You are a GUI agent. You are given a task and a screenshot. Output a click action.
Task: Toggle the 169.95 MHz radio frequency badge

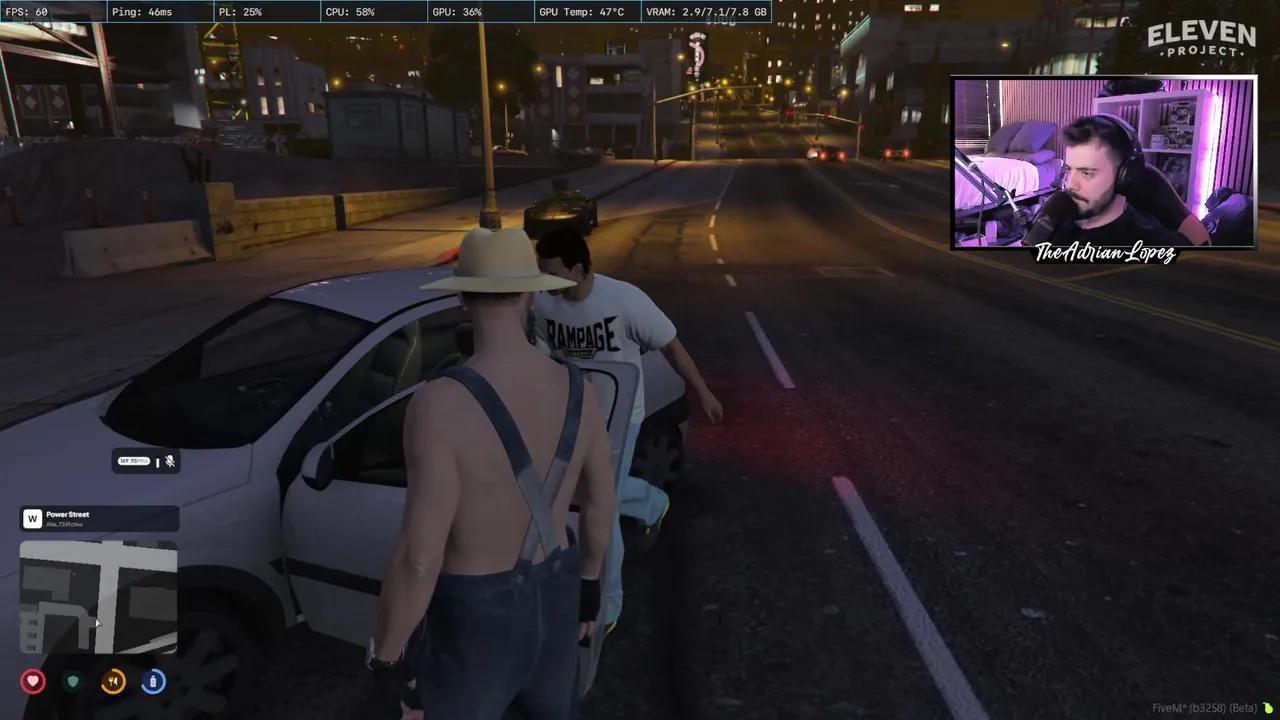133,461
